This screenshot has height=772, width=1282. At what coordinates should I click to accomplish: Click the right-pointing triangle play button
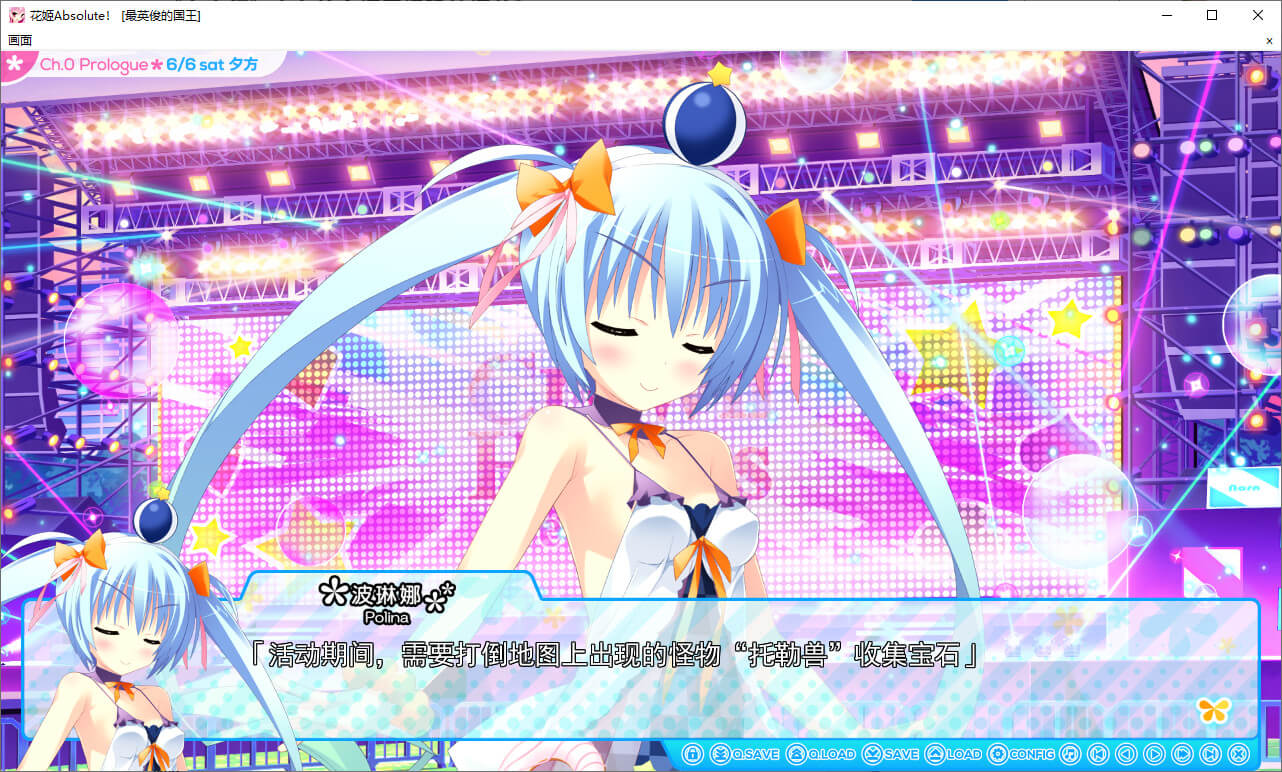[x=1154, y=754]
